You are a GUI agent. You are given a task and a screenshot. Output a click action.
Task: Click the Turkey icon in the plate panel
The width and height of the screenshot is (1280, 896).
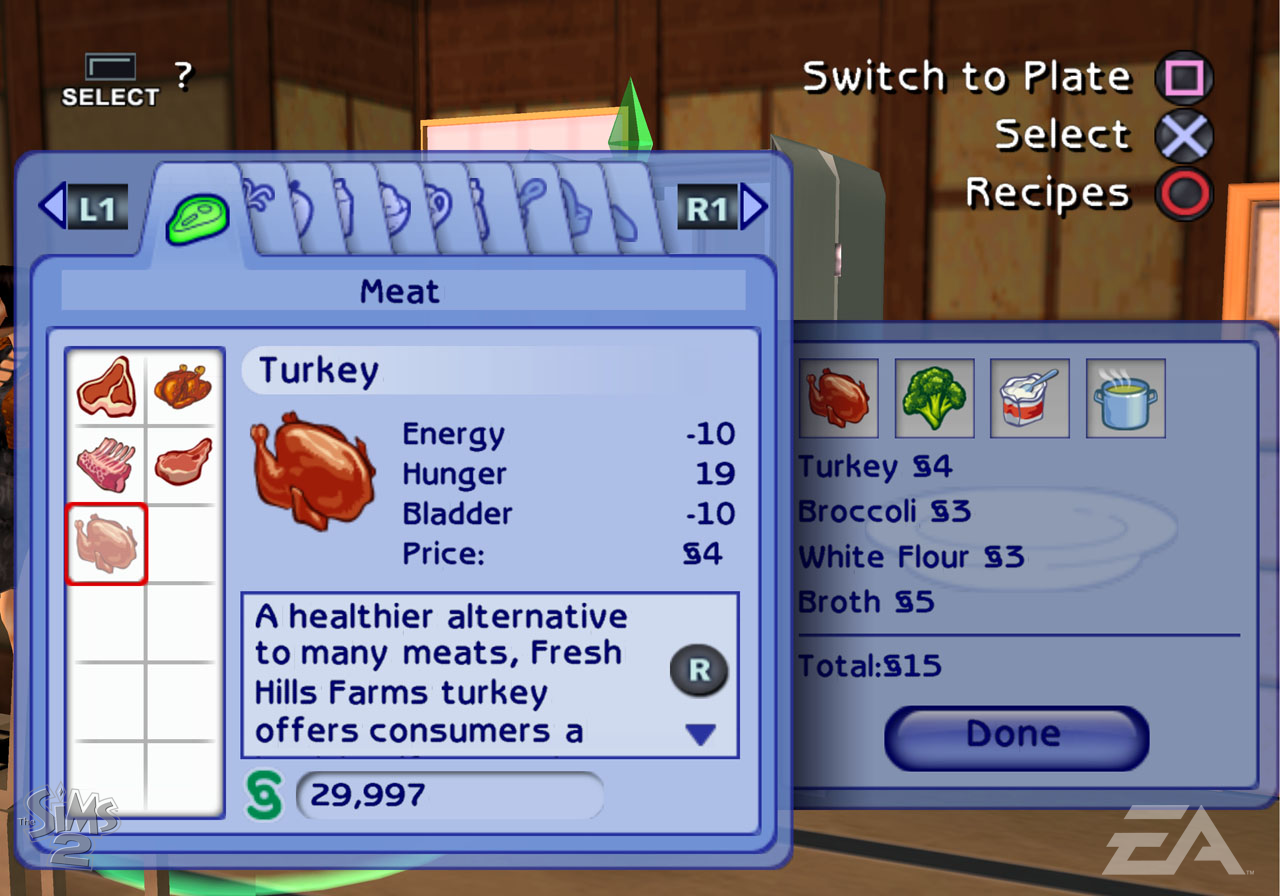pyautogui.click(x=838, y=399)
